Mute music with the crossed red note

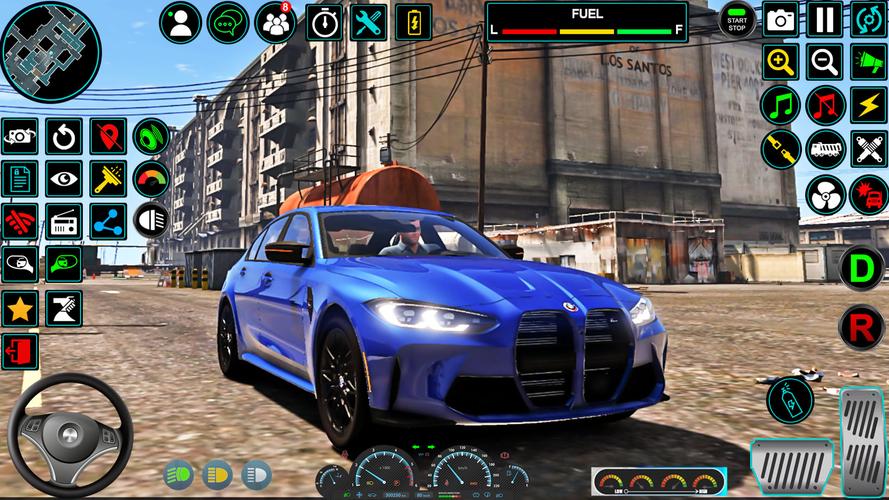tap(825, 105)
